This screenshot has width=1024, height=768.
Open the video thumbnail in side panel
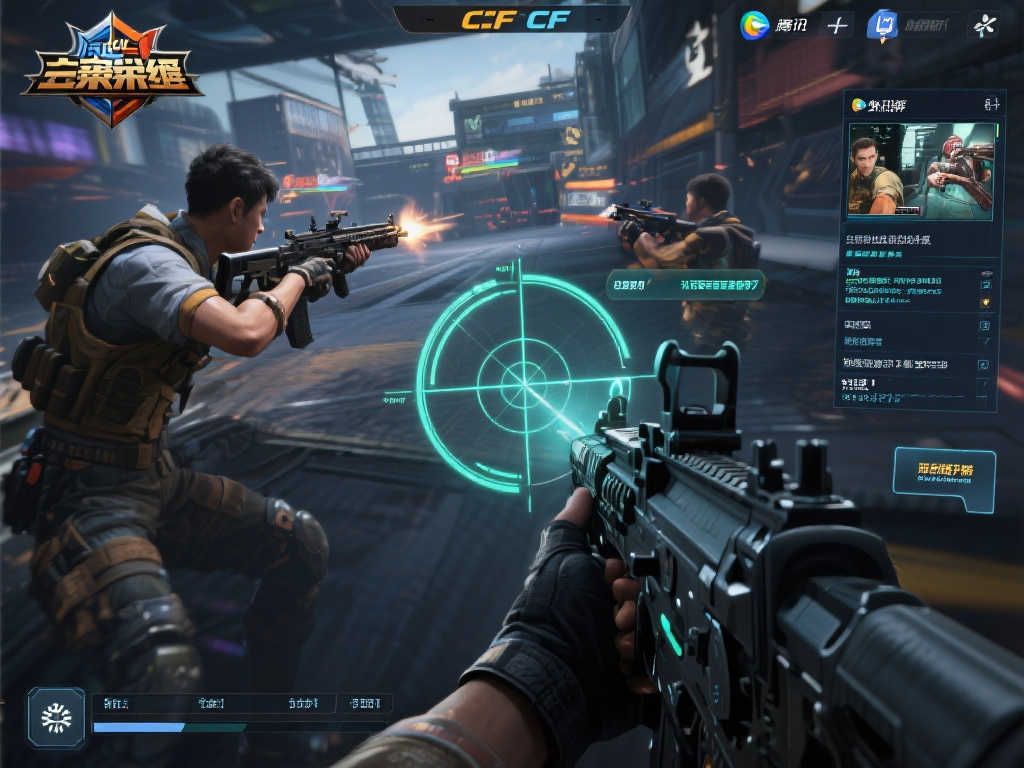921,168
